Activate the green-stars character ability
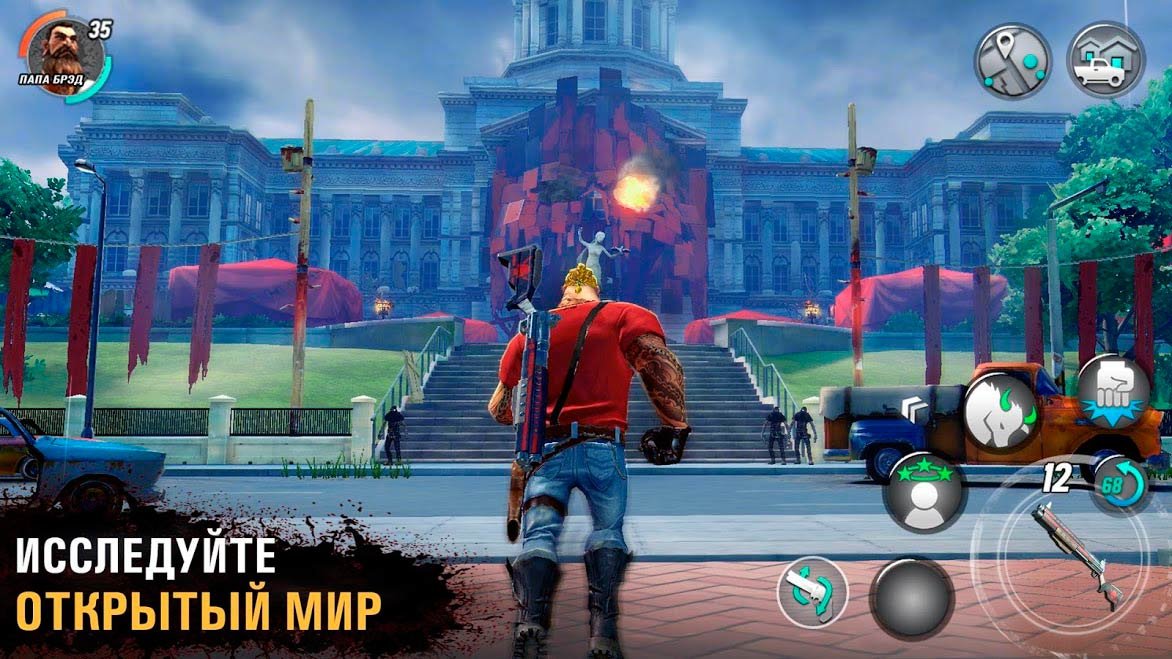 pos(924,491)
